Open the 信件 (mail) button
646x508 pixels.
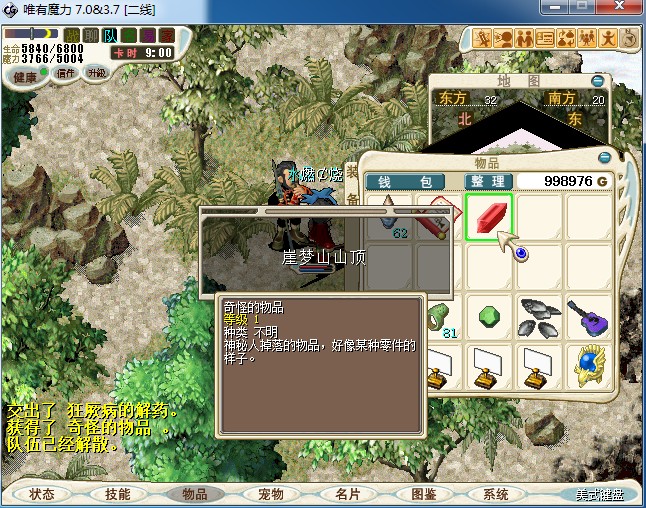coord(67,74)
